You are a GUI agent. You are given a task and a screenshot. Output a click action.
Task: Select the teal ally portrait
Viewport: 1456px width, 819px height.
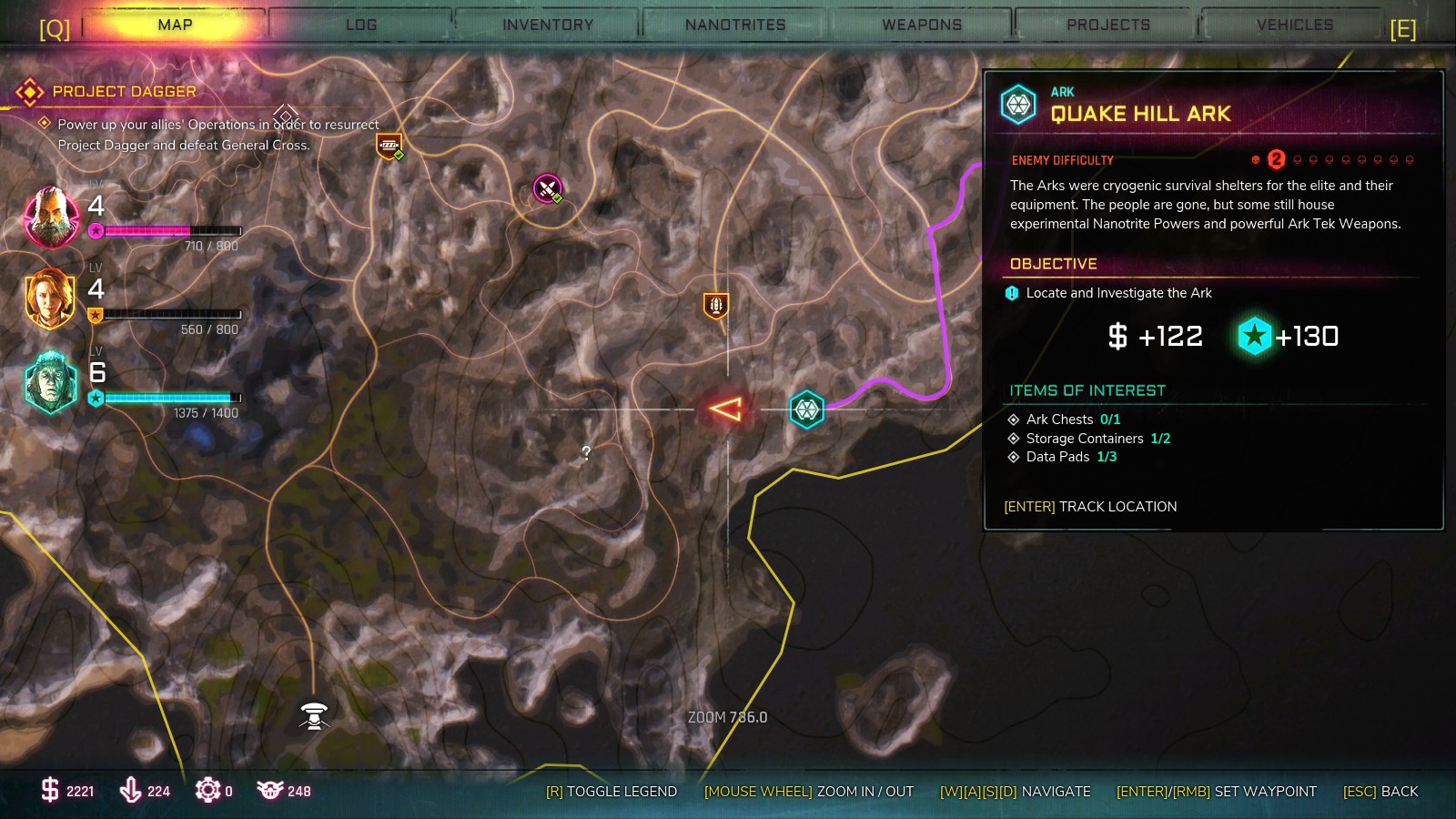[x=51, y=382]
